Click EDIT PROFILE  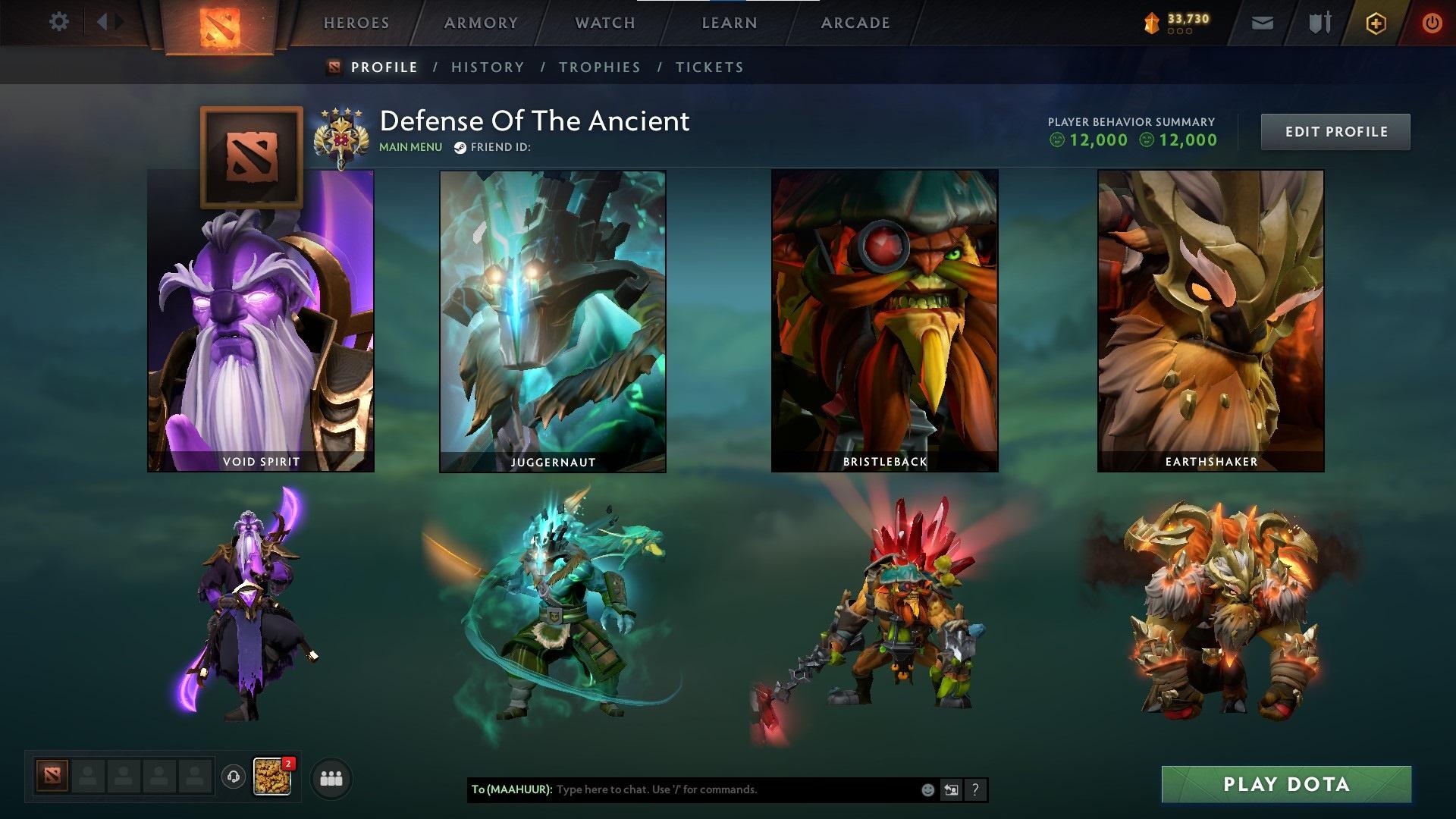pos(1335,131)
